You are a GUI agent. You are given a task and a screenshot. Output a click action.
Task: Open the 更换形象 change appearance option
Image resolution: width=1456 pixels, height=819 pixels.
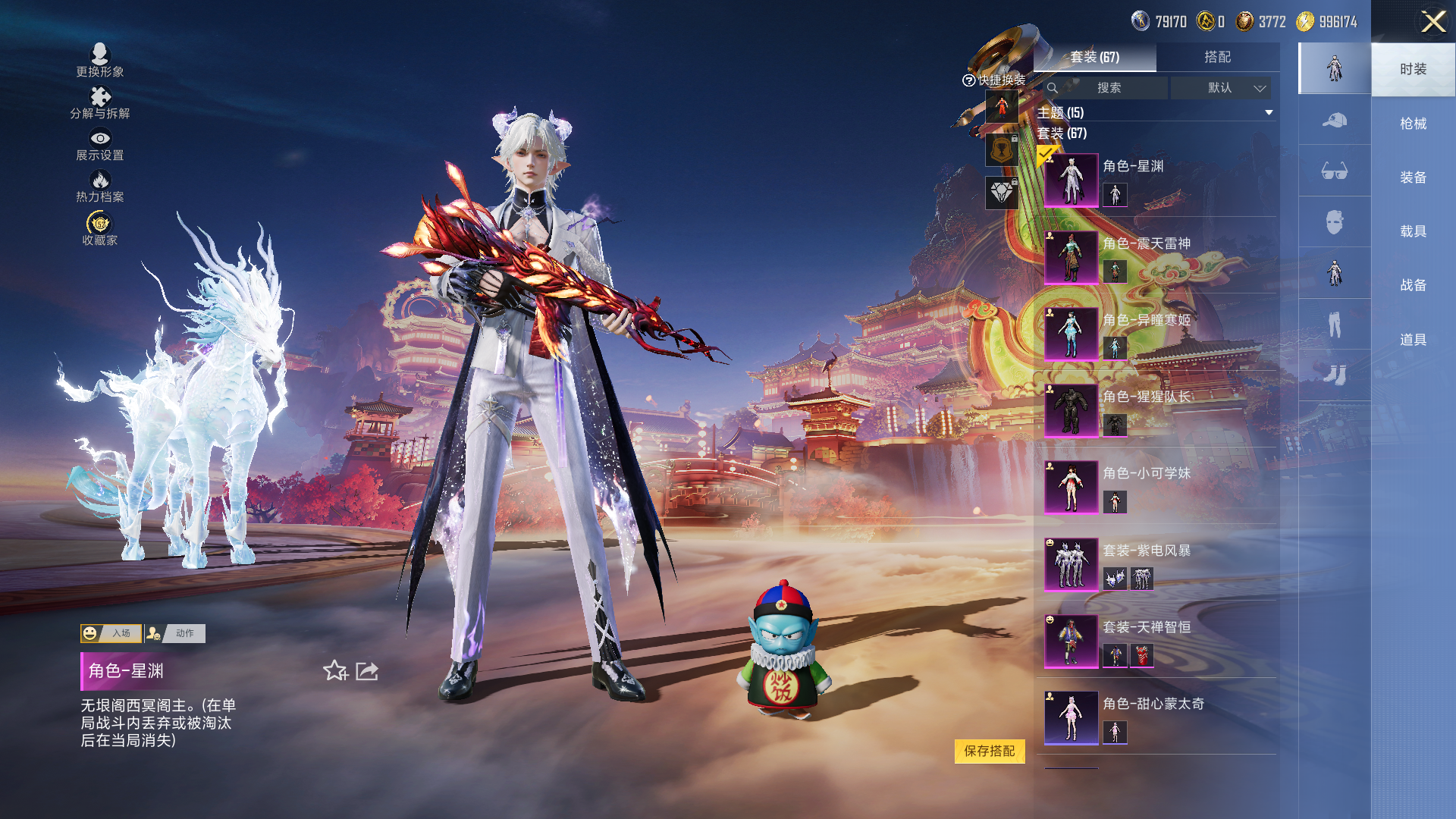(100, 60)
